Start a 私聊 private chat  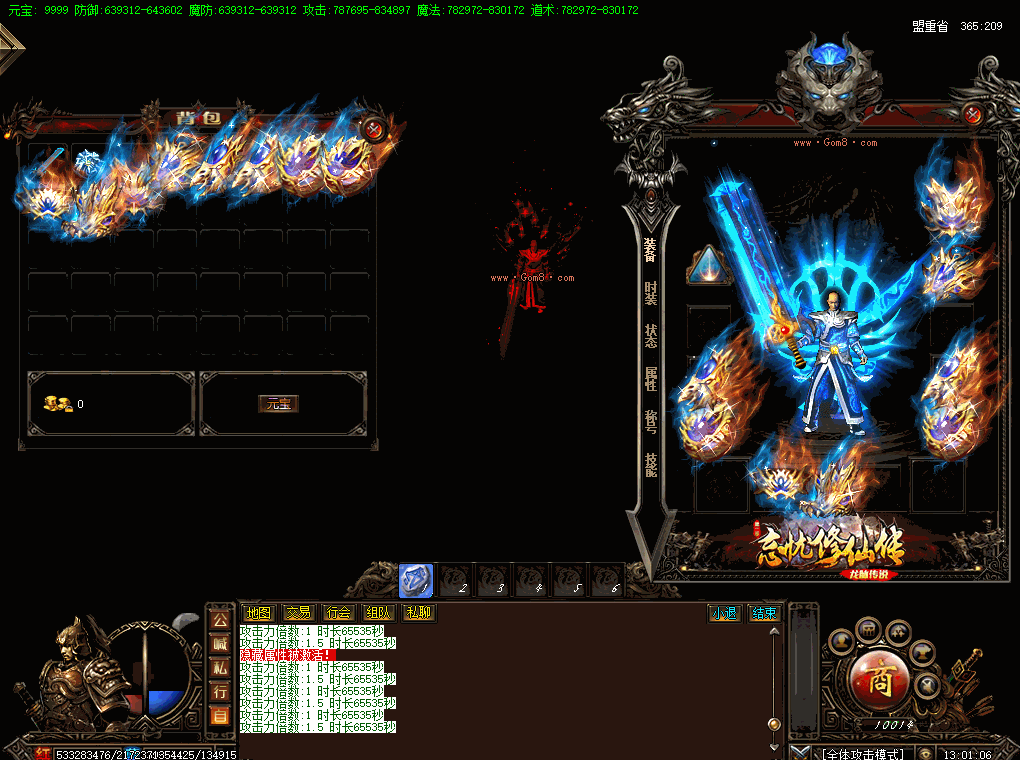[418, 613]
